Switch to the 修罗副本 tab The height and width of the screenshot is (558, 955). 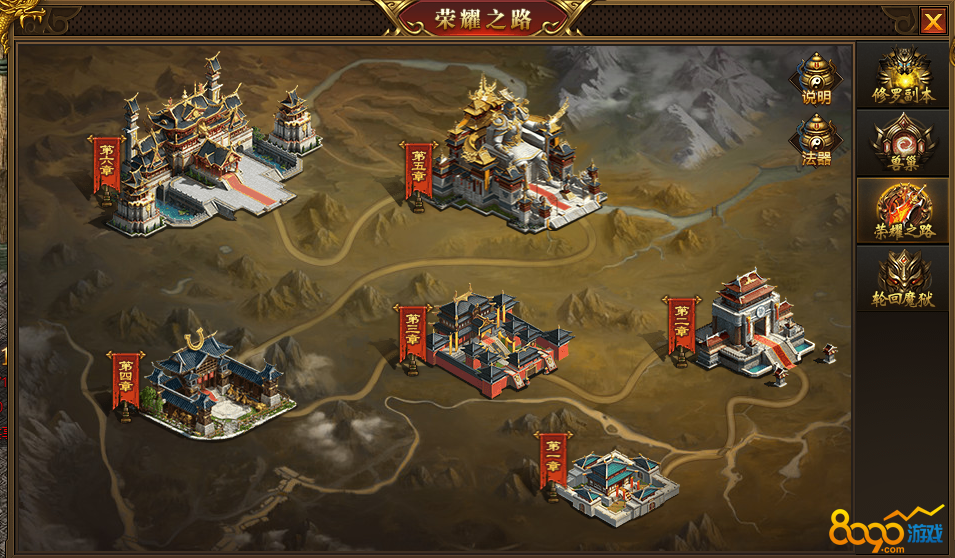903,76
